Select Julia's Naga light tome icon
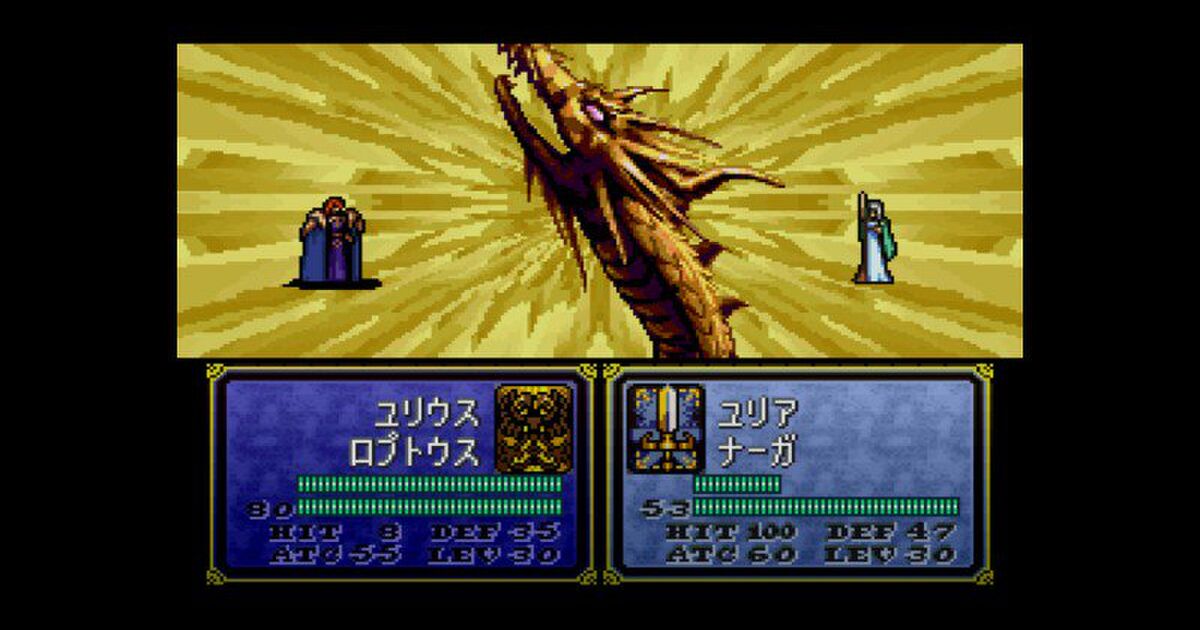Viewport: 1200px width, 630px height. point(665,428)
